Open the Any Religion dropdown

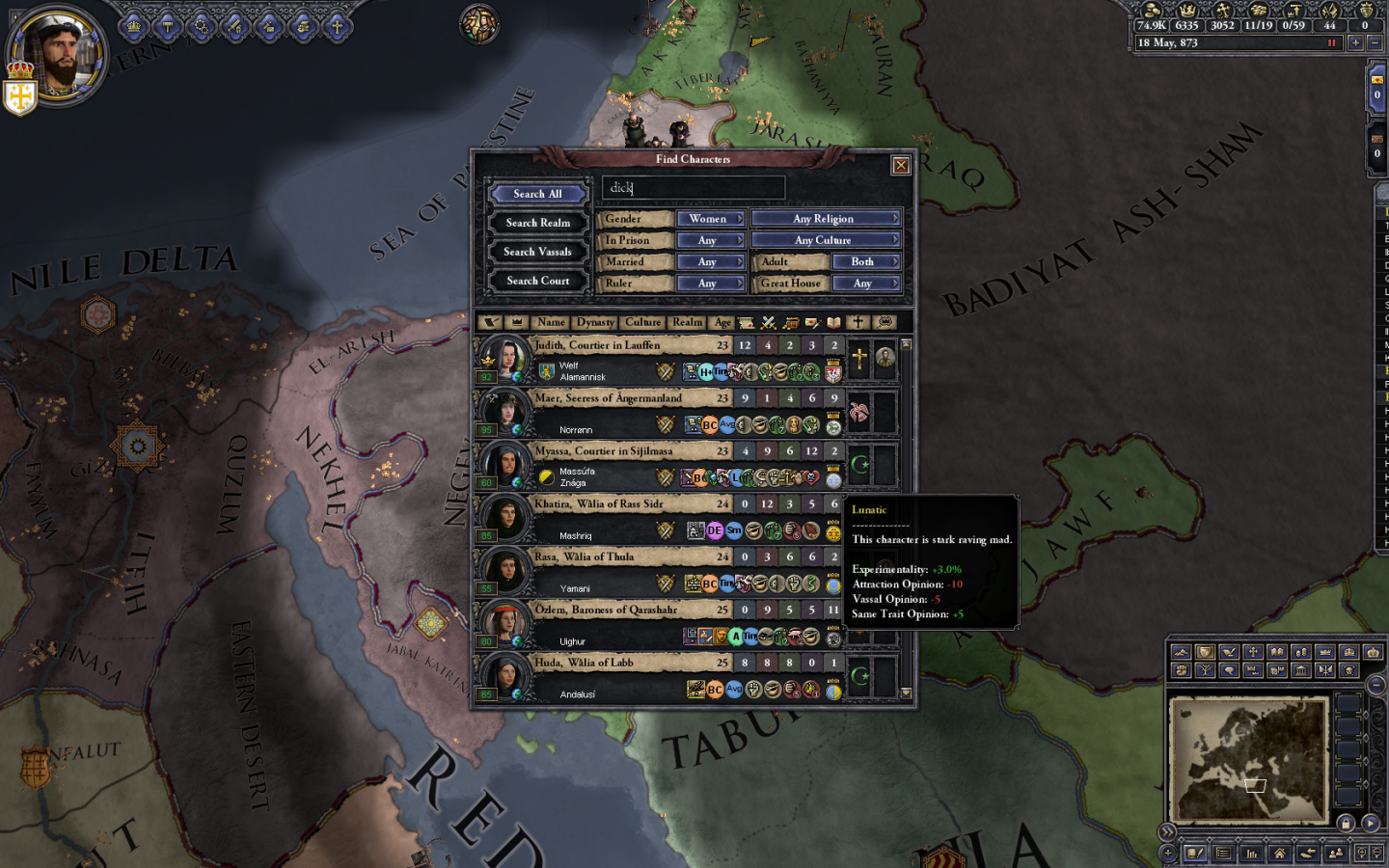coord(825,218)
